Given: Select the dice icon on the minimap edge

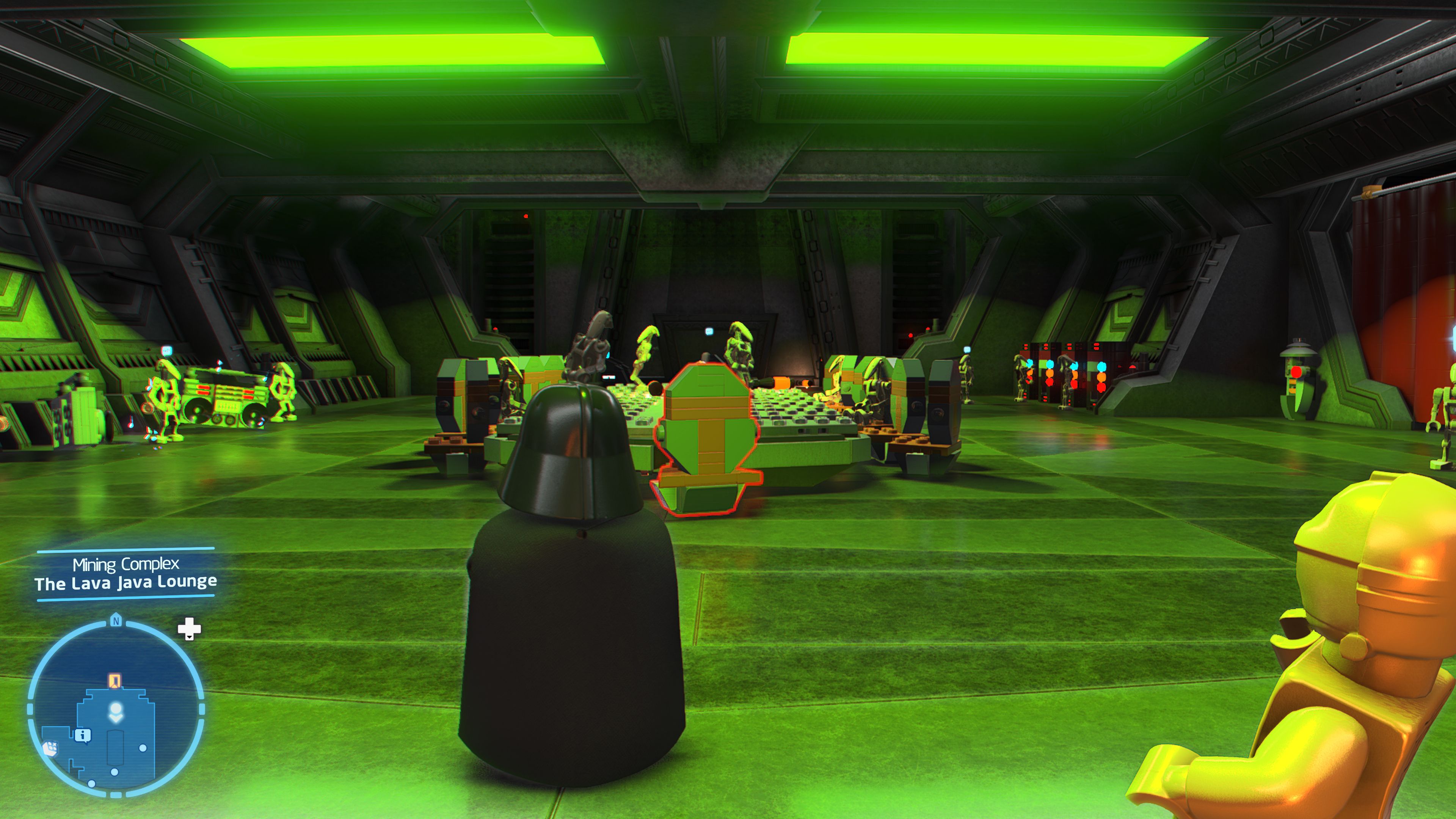Looking at the screenshot, I should tap(51, 748).
